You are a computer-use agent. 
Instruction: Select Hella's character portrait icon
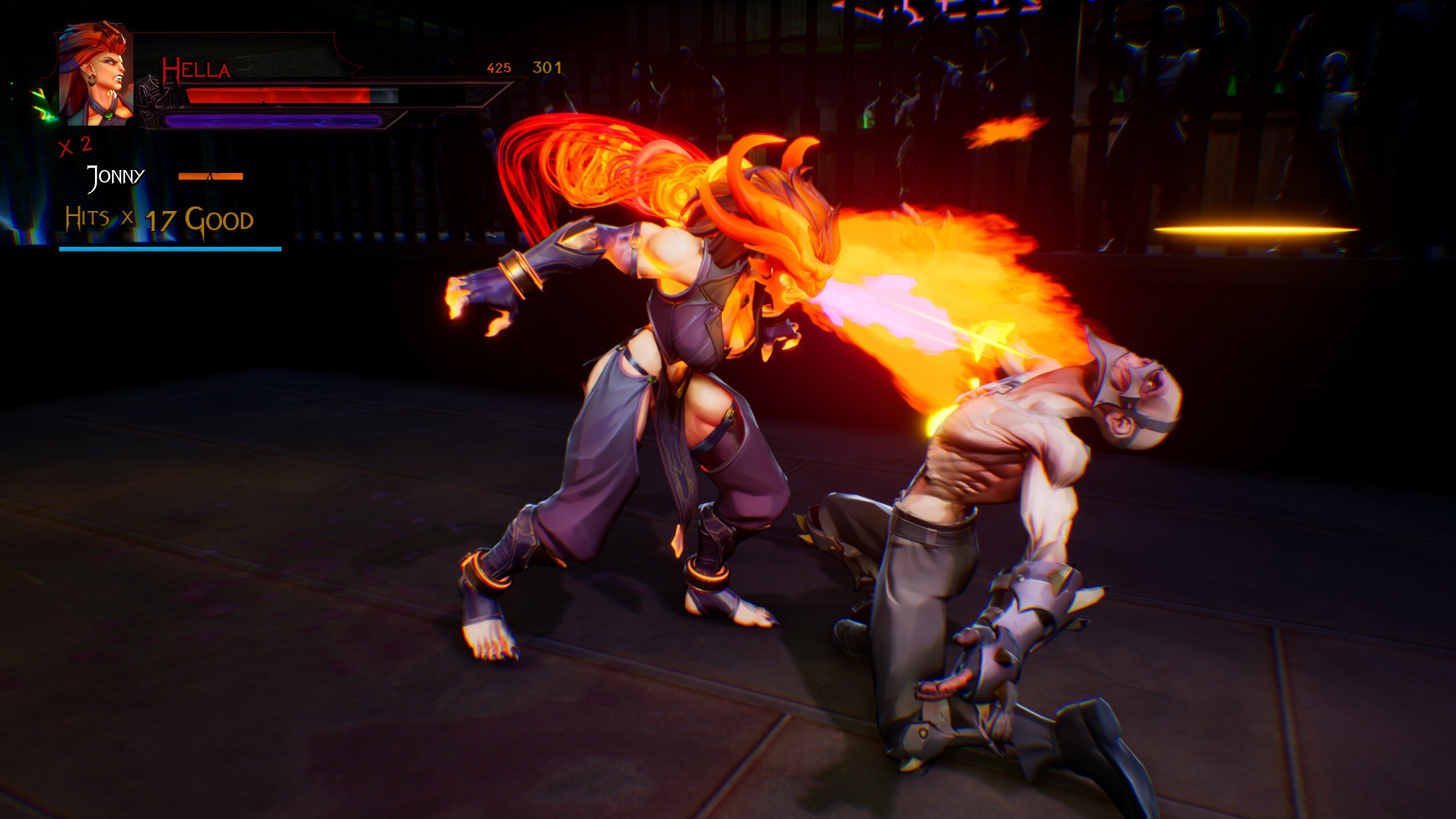point(97,77)
